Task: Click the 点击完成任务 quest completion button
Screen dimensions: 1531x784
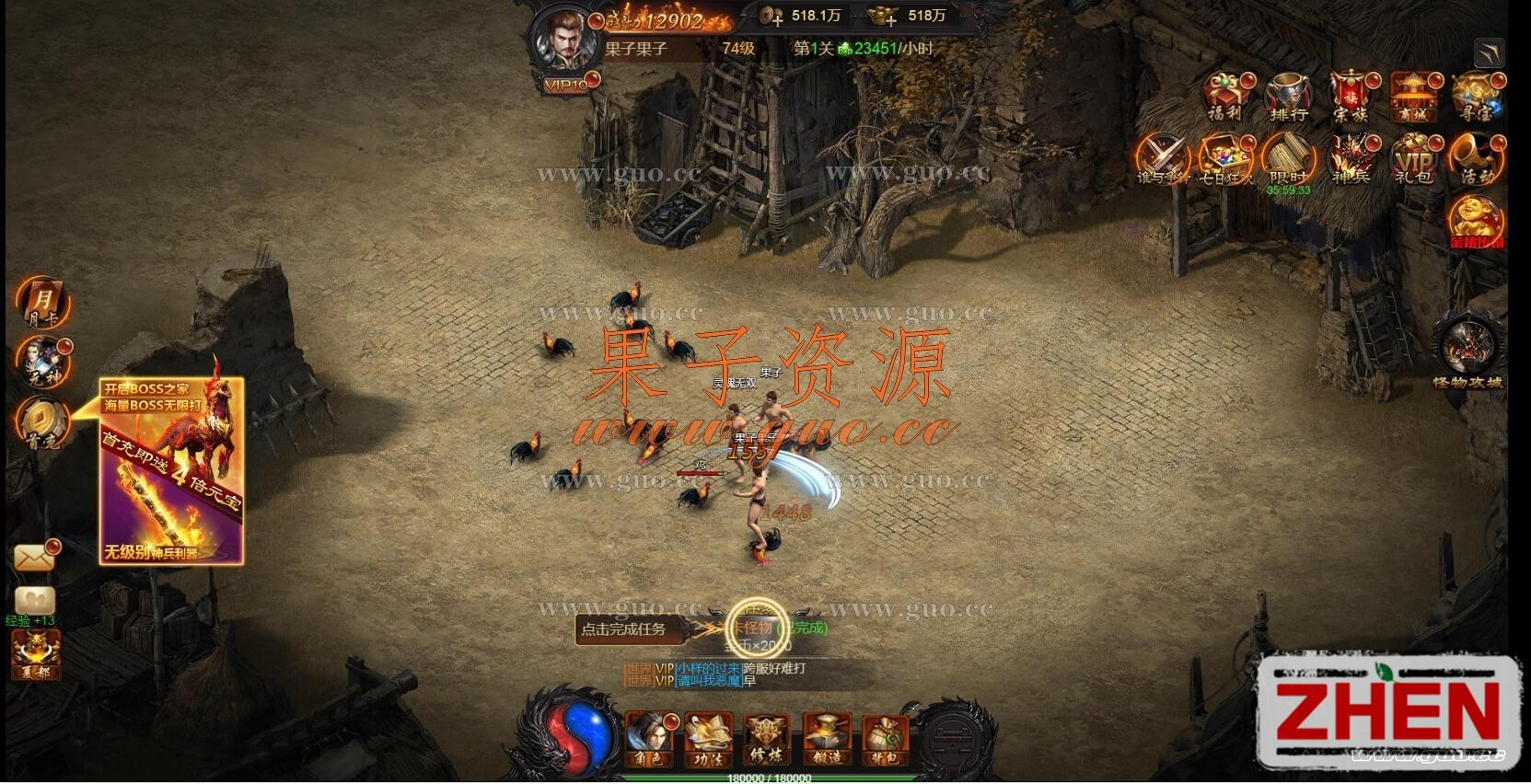Action: [x=623, y=629]
